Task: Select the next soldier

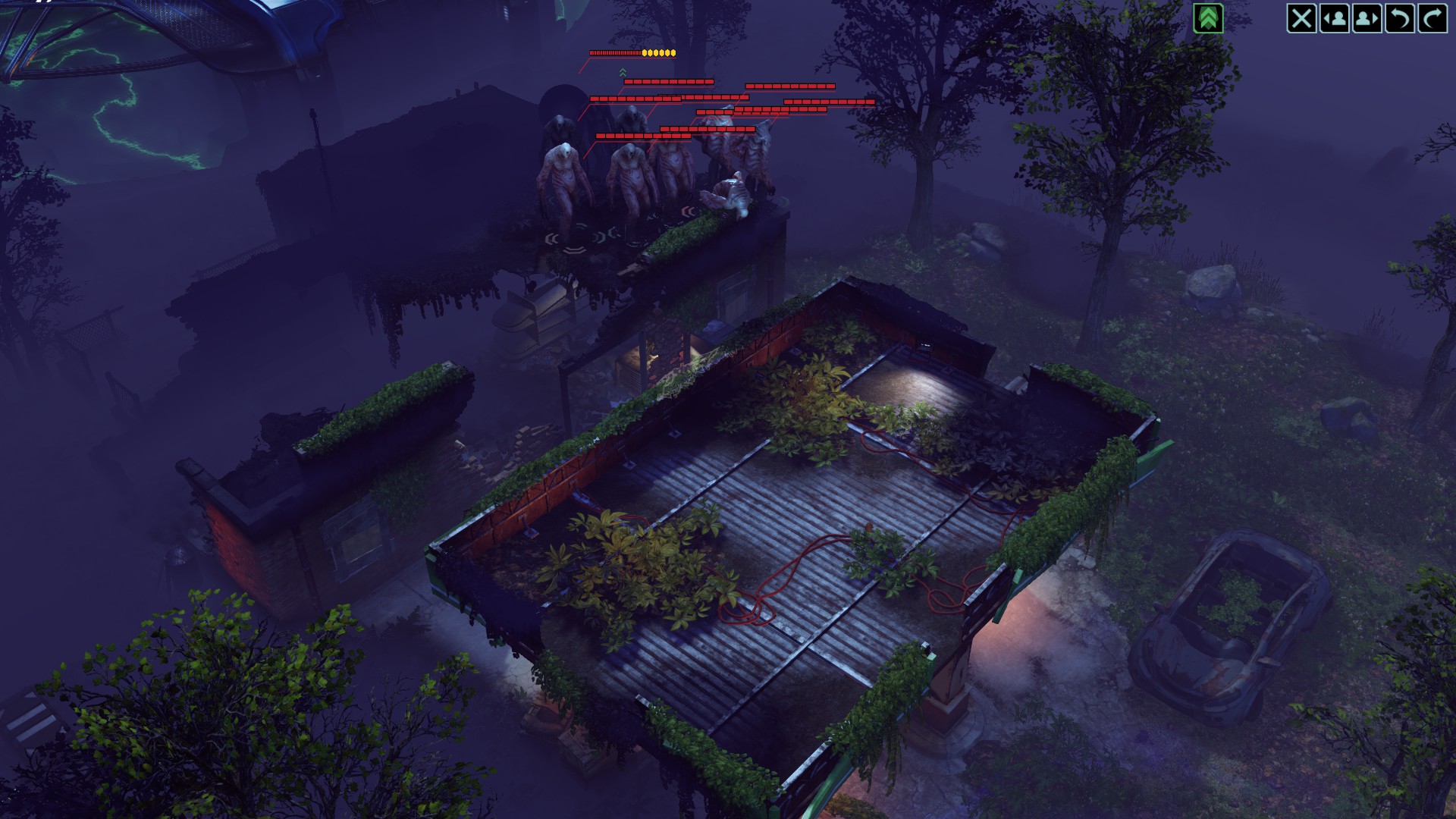Action: click(x=1367, y=18)
